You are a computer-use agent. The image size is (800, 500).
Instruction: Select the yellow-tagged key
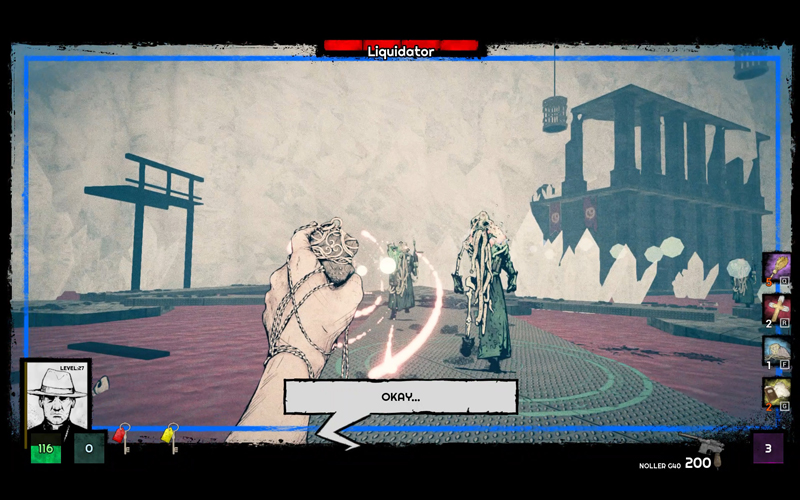point(171,438)
